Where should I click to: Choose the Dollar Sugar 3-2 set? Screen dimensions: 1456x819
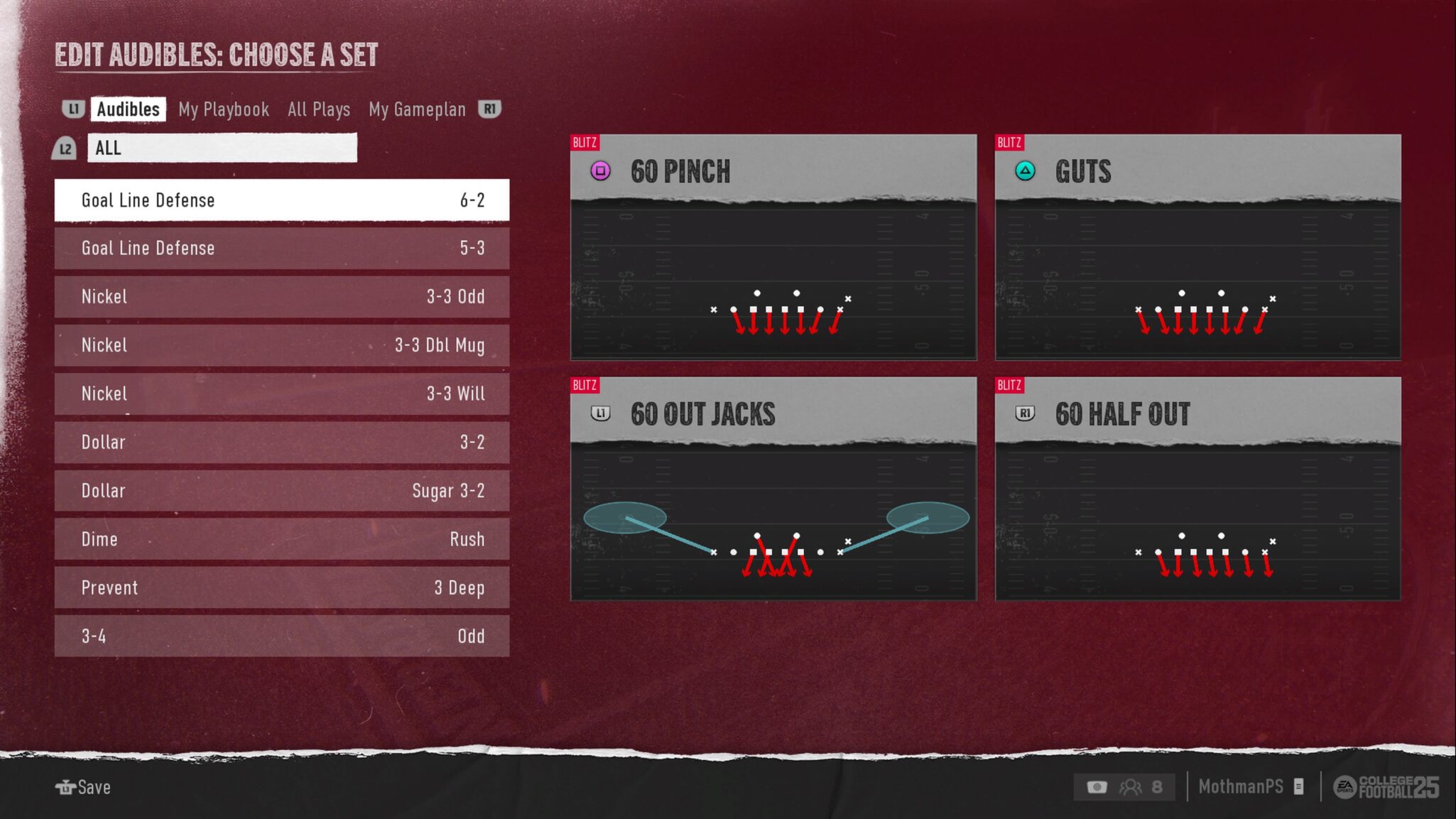(282, 491)
